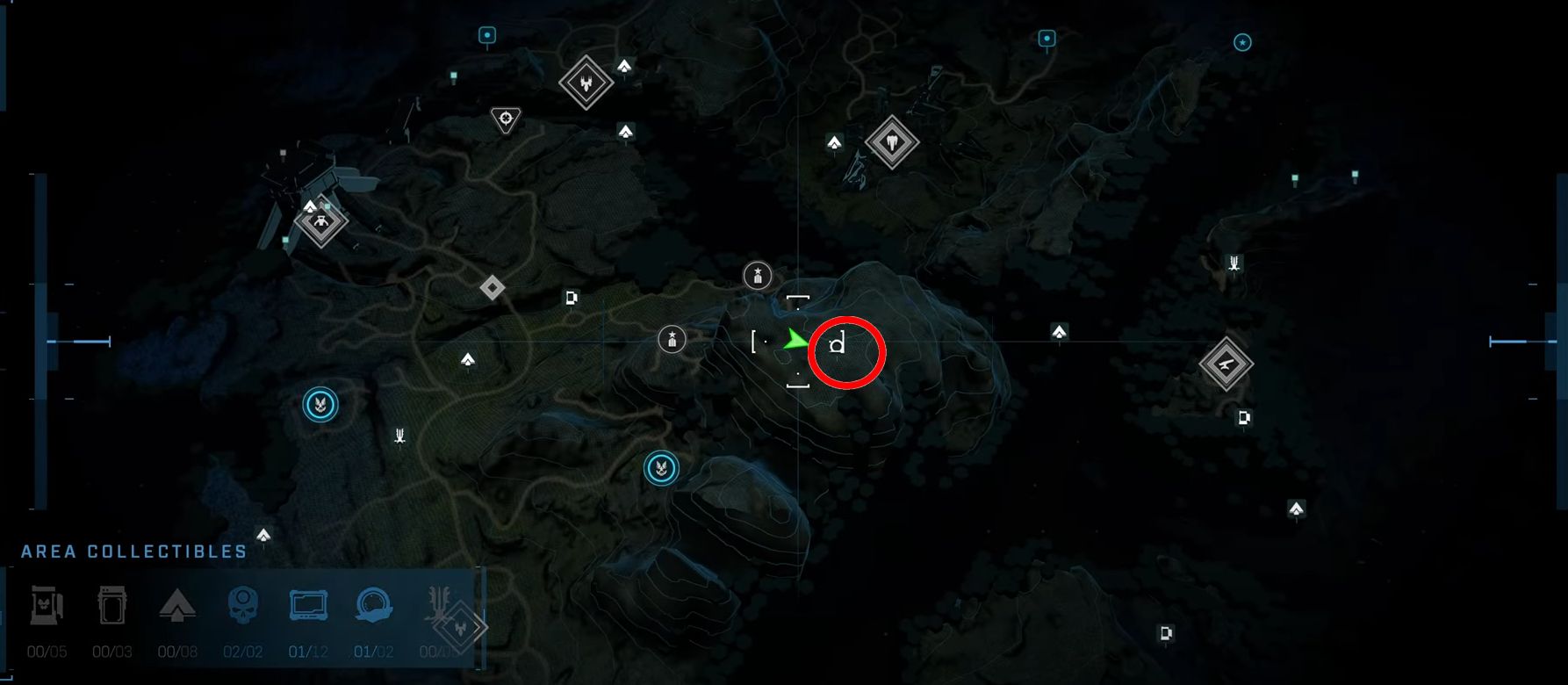Select the datapad collectible showing 01/12
1568x685 pixels.
click(308, 606)
